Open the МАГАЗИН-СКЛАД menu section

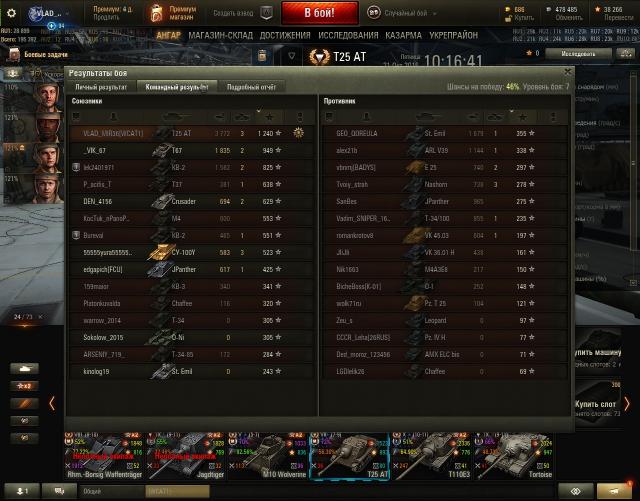(x=220, y=35)
